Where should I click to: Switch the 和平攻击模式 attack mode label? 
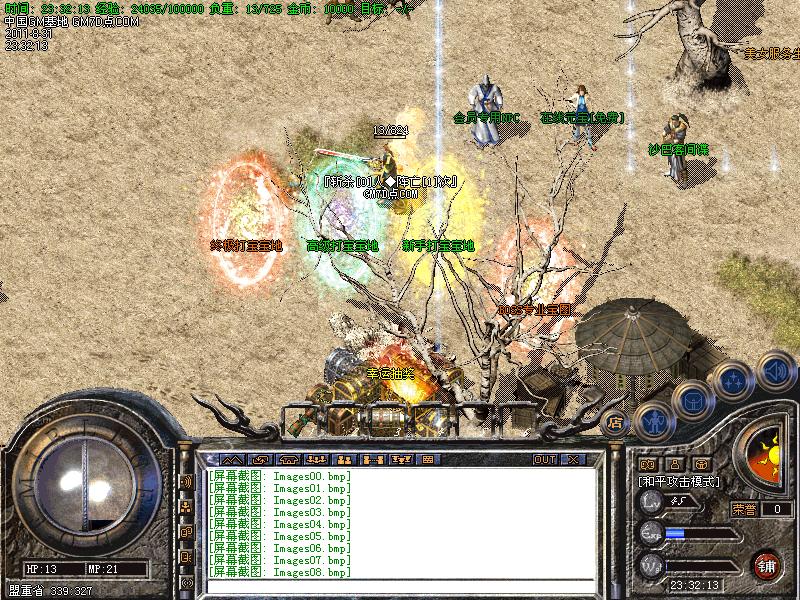(x=680, y=481)
